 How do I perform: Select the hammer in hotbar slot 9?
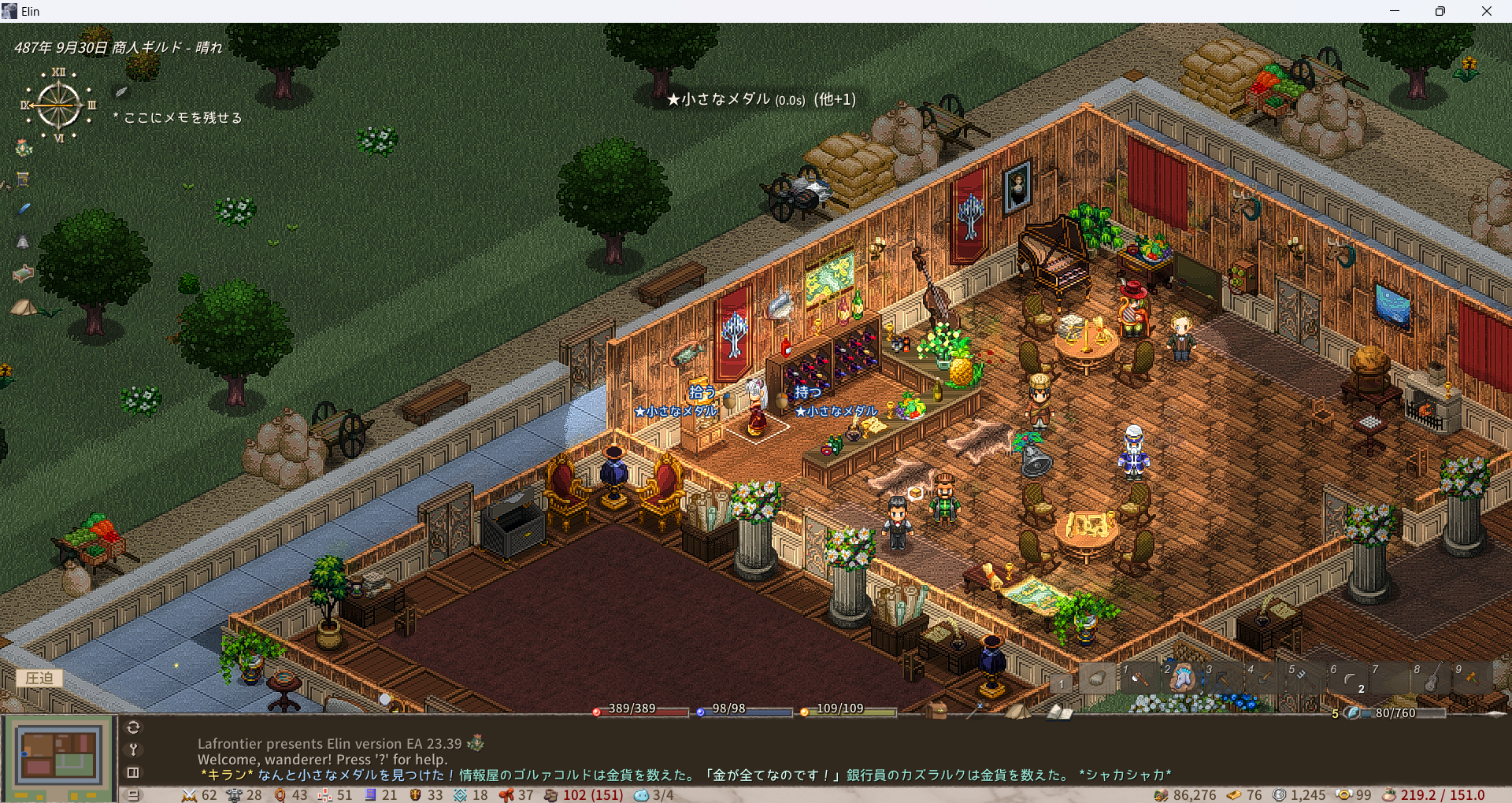click(1472, 677)
